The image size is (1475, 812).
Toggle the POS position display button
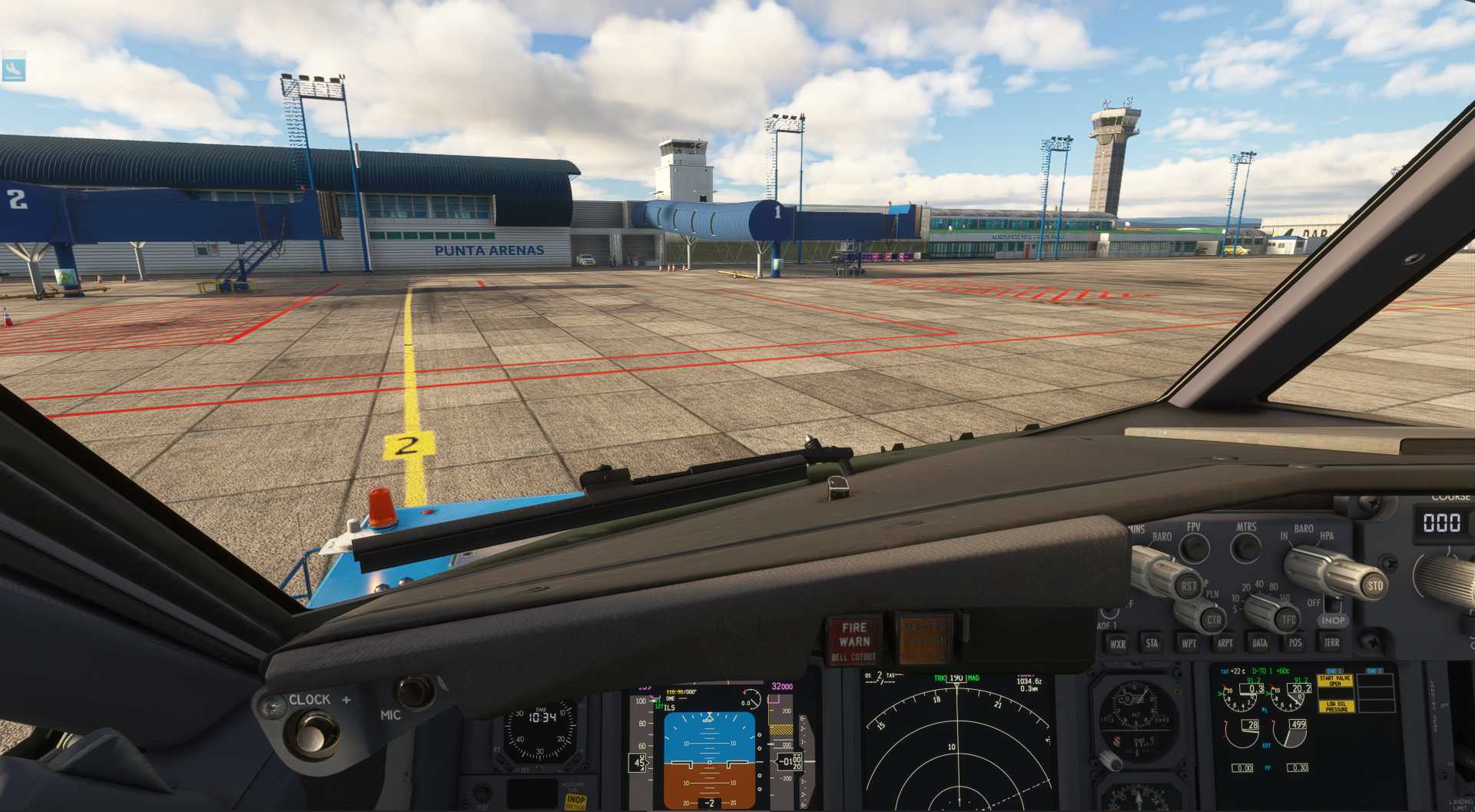coord(1295,643)
